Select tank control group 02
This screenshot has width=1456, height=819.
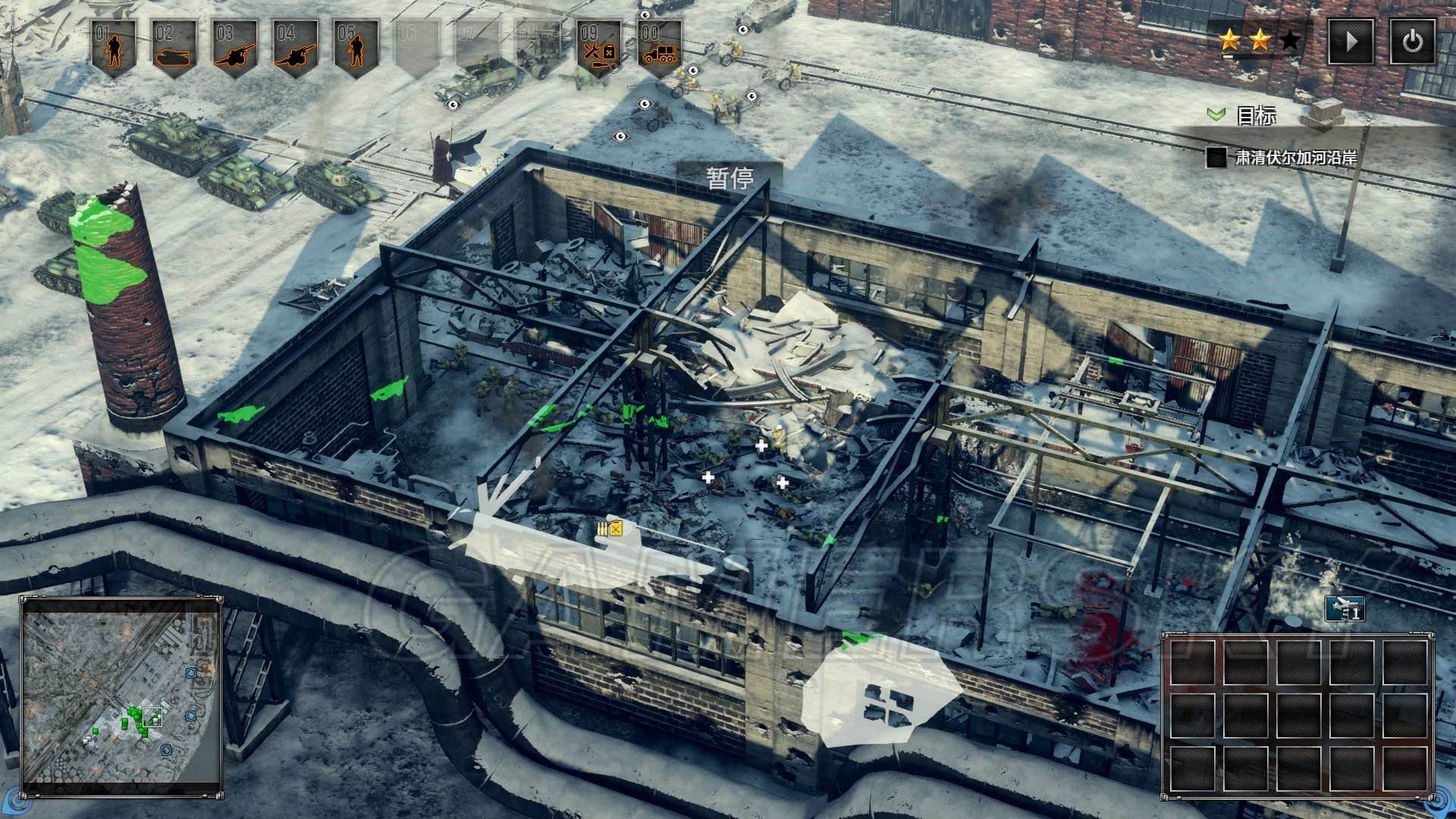pos(174,48)
